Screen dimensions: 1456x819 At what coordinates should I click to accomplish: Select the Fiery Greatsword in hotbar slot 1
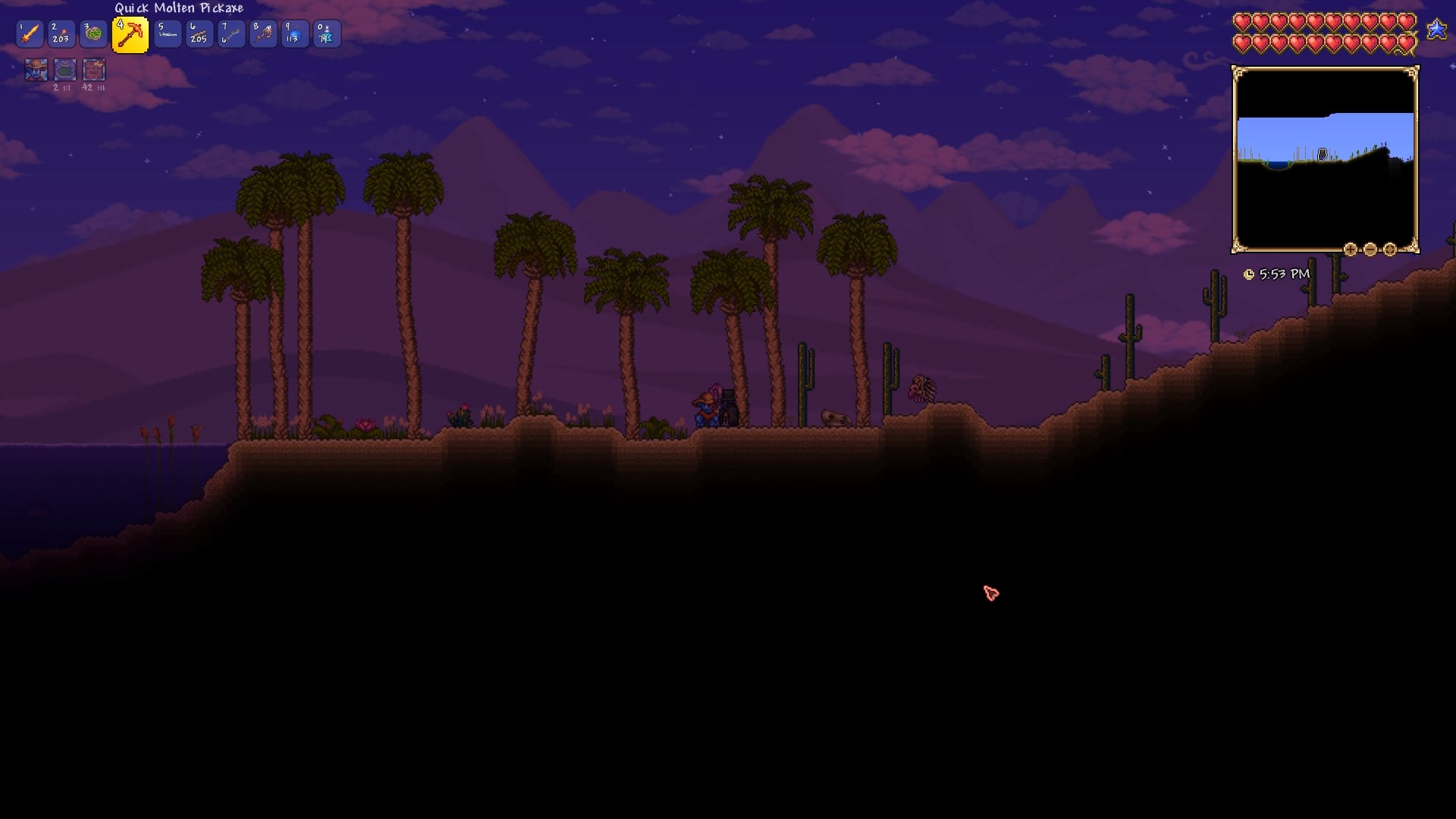30,33
